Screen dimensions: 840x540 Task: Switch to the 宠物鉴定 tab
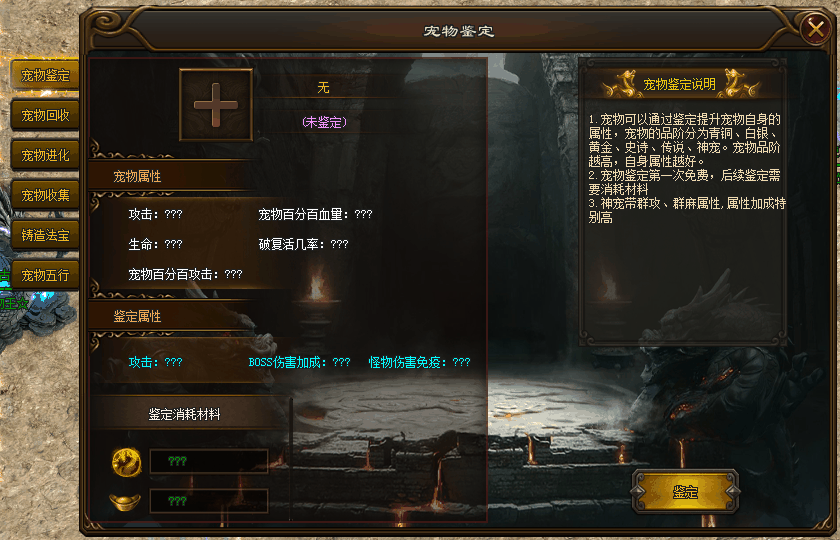[45, 75]
